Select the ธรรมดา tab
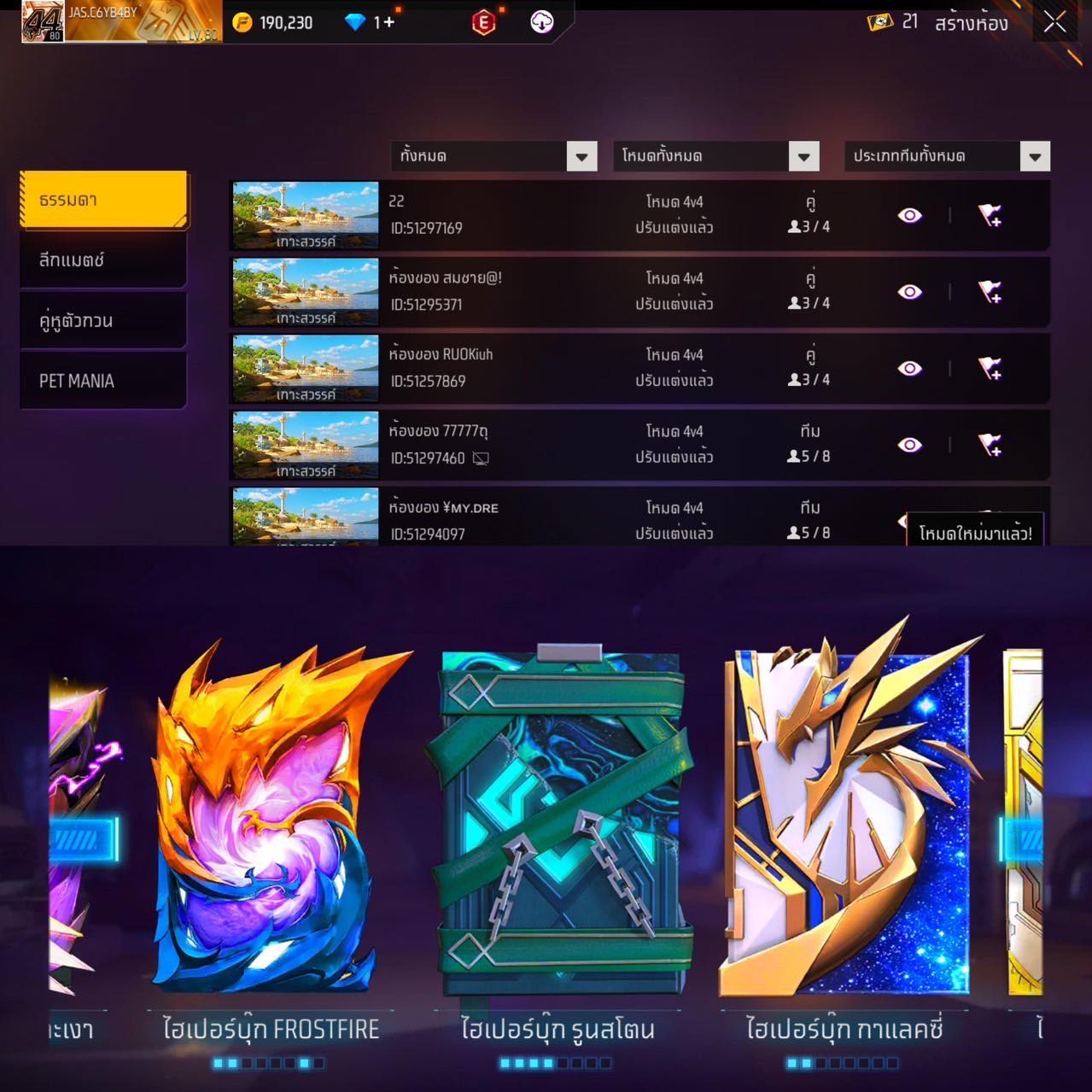 click(x=103, y=200)
